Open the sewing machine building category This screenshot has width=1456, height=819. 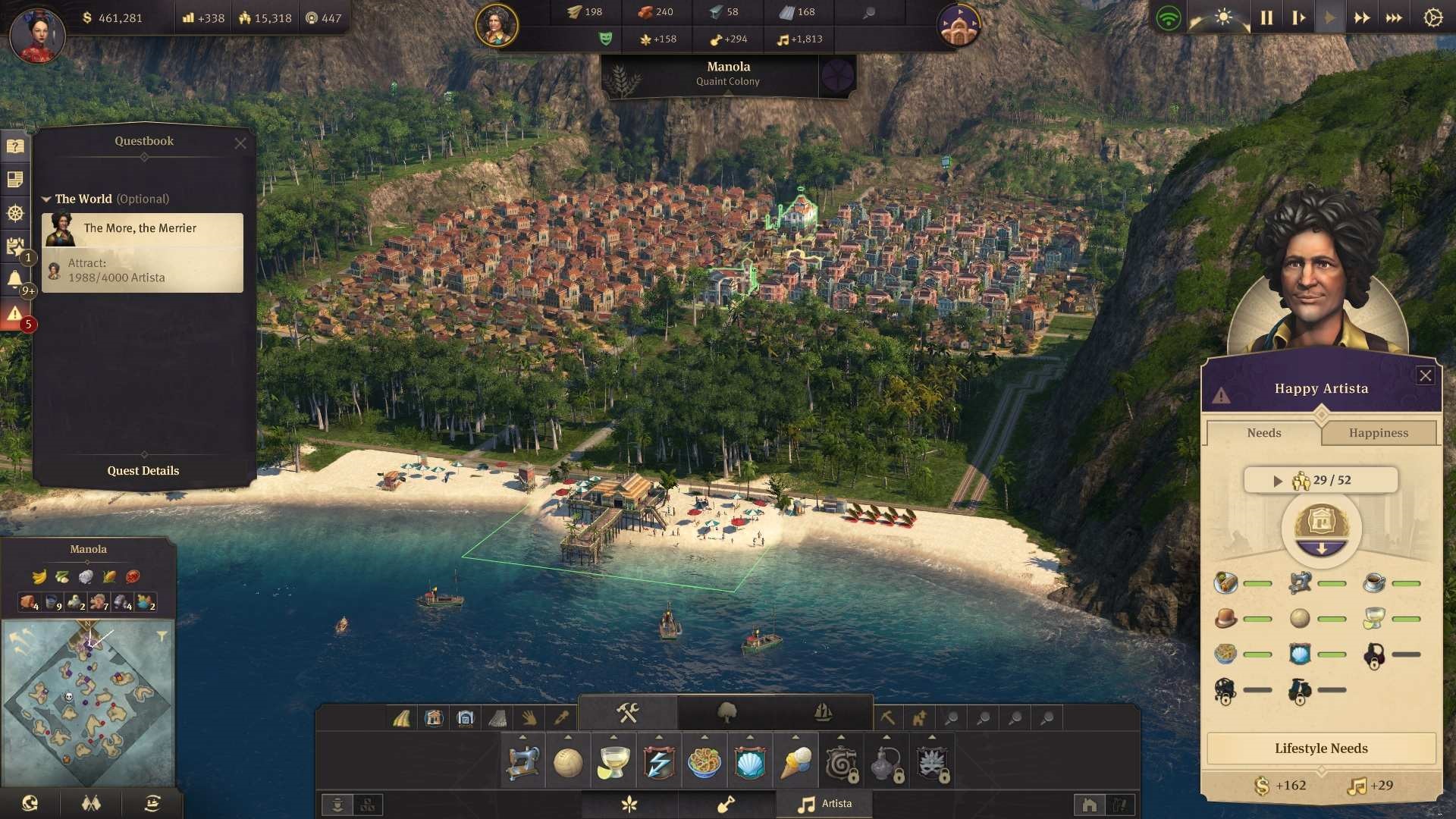(x=522, y=762)
